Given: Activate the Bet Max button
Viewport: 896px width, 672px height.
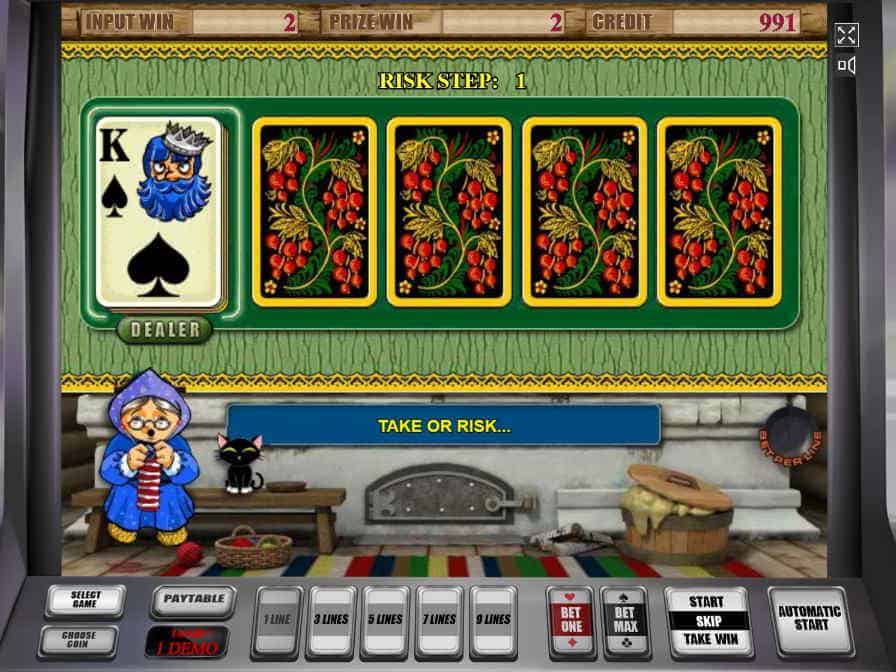Looking at the screenshot, I should pos(624,620).
